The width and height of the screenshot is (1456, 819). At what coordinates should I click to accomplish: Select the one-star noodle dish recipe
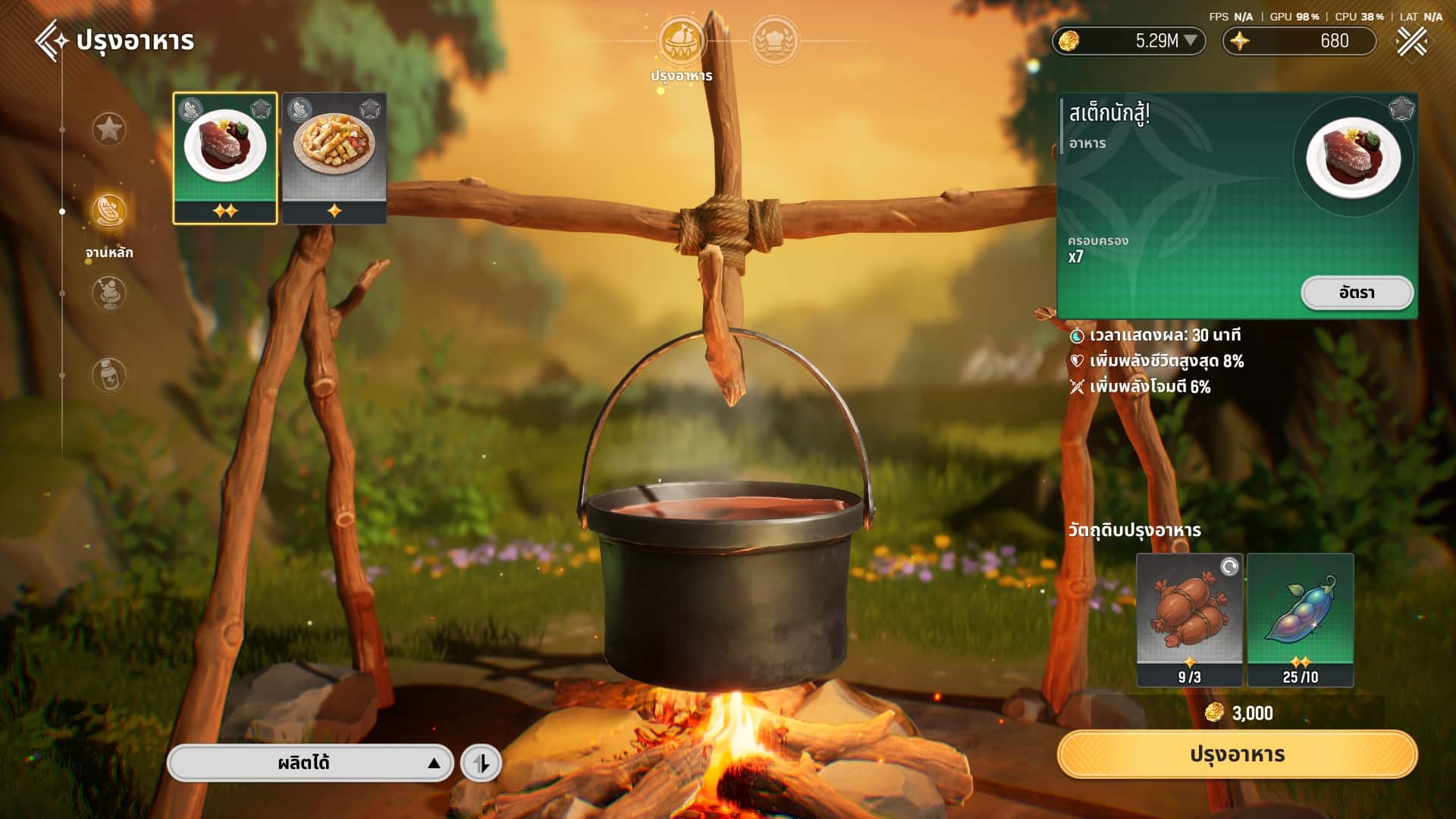[x=334, y=158]
